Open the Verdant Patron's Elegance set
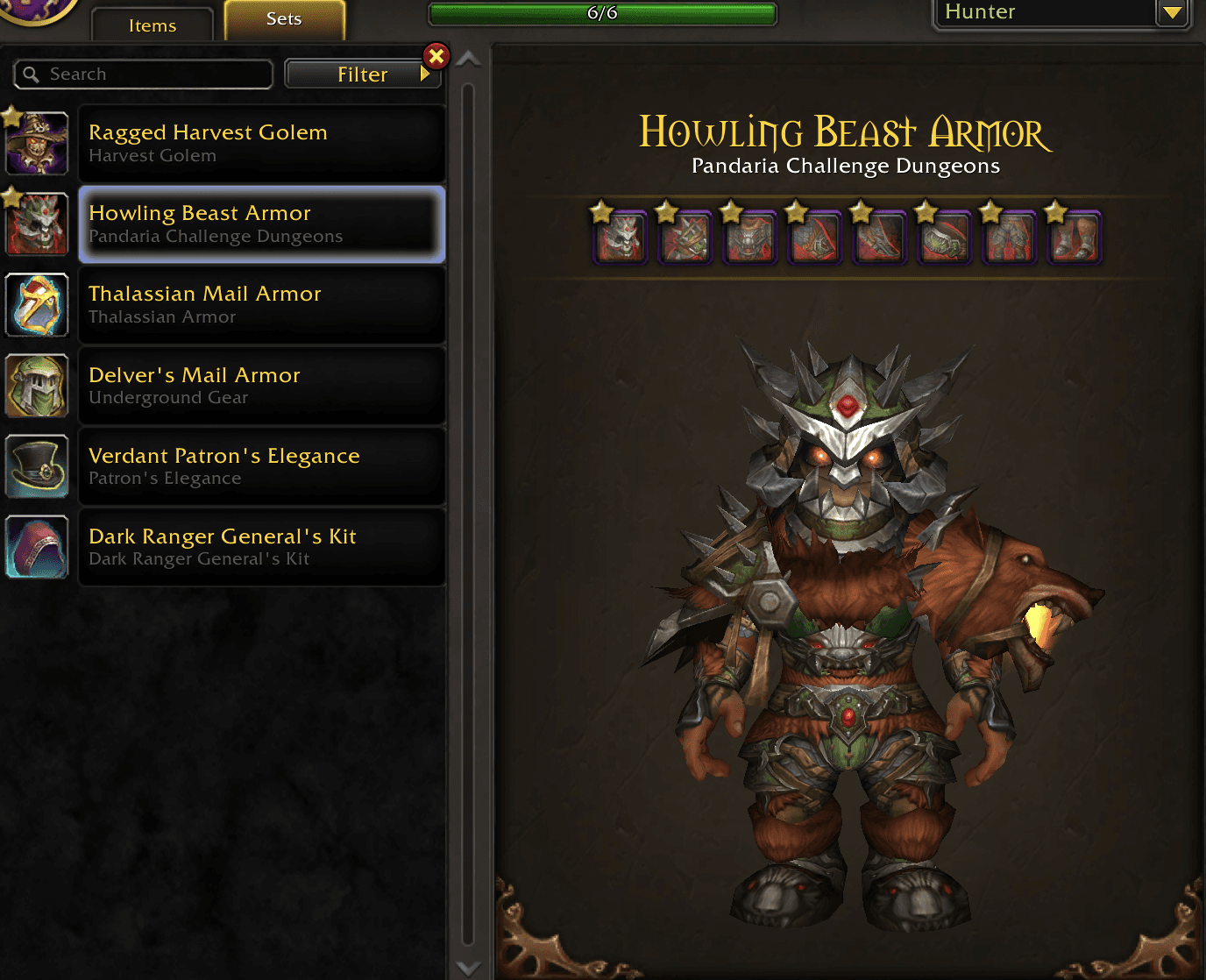This screenshot has height=980, width=1206. [261, 465]
